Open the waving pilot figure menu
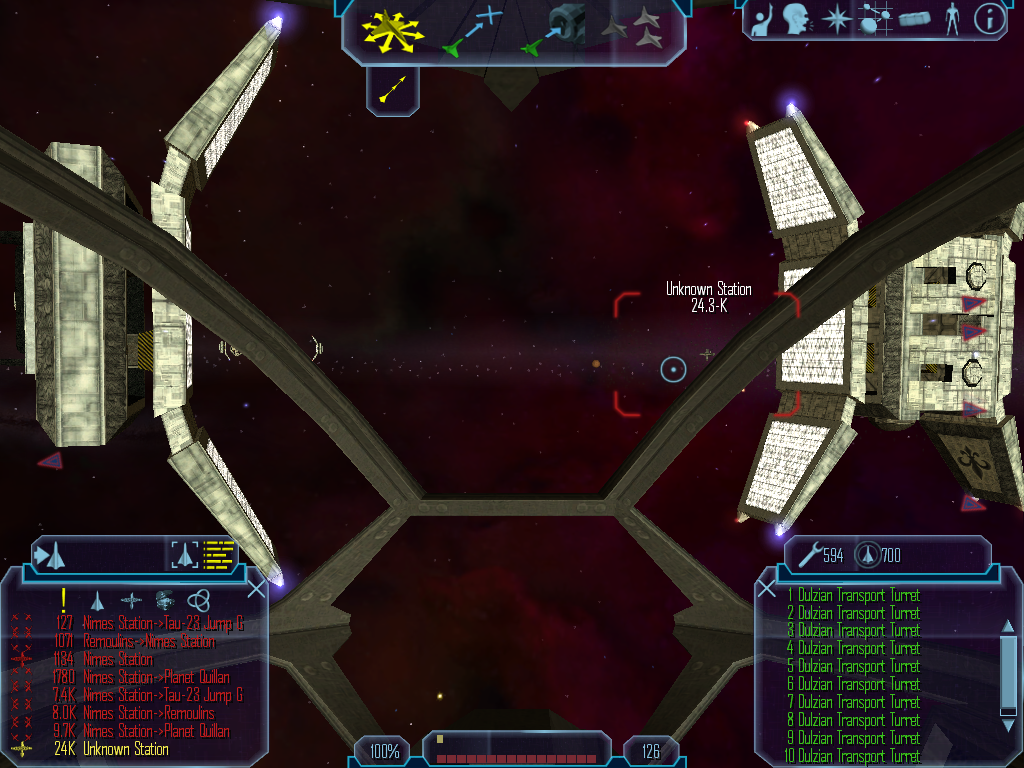This screenshot has width=1024, height=768. click(x=762, y=19)
